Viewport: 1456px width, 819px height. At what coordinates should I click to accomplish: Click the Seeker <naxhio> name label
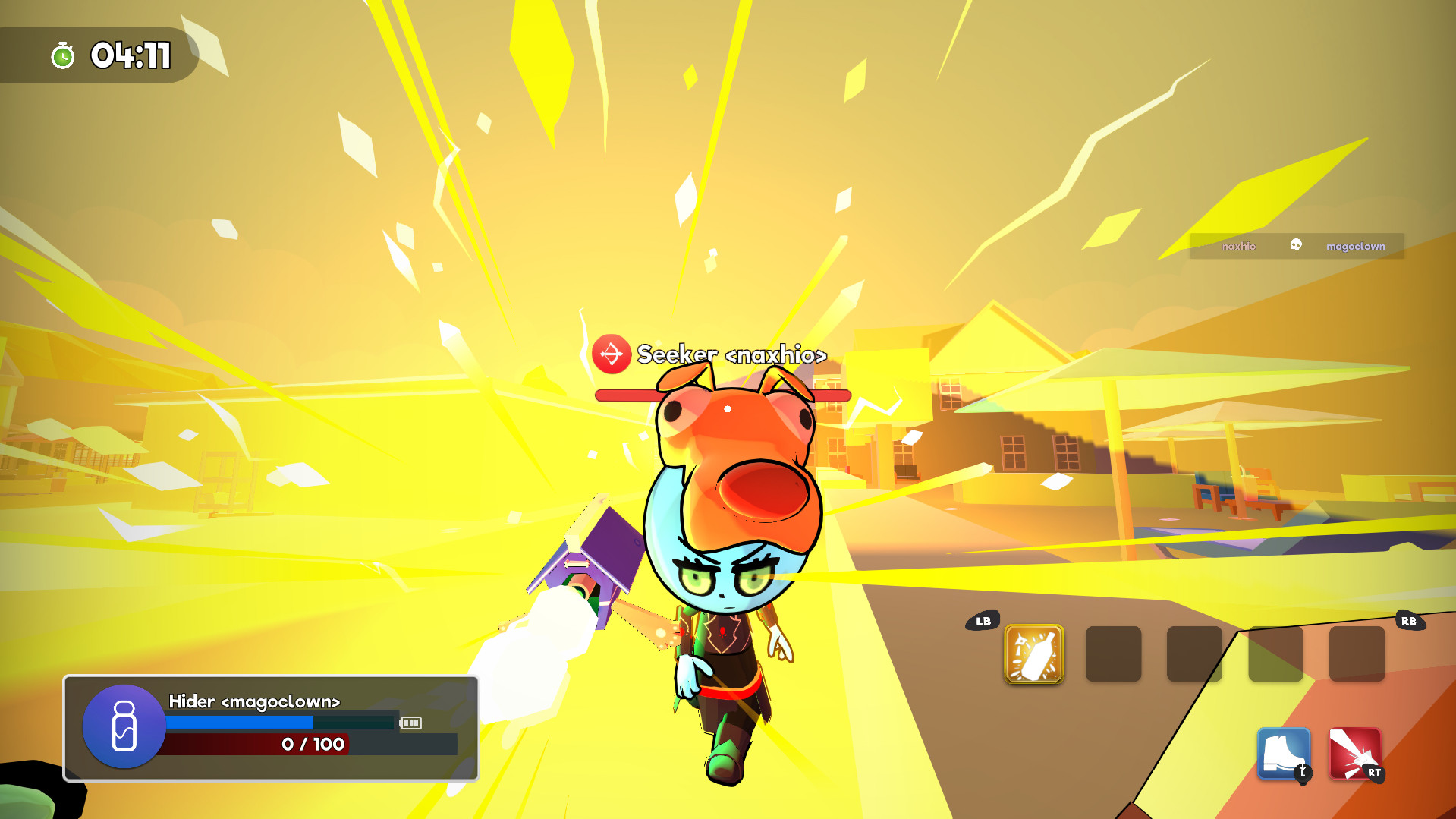click(731, 354)
